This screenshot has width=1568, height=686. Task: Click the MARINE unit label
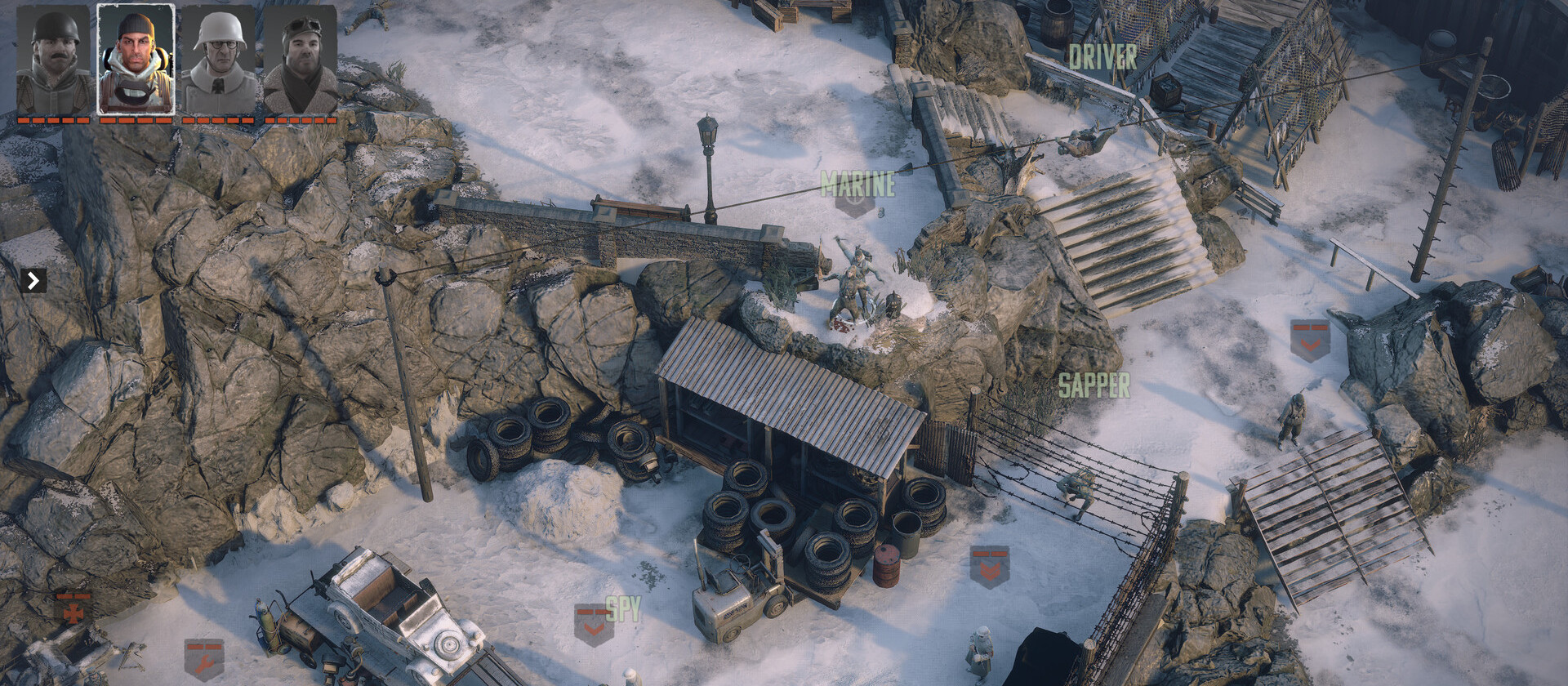[857, 183]
